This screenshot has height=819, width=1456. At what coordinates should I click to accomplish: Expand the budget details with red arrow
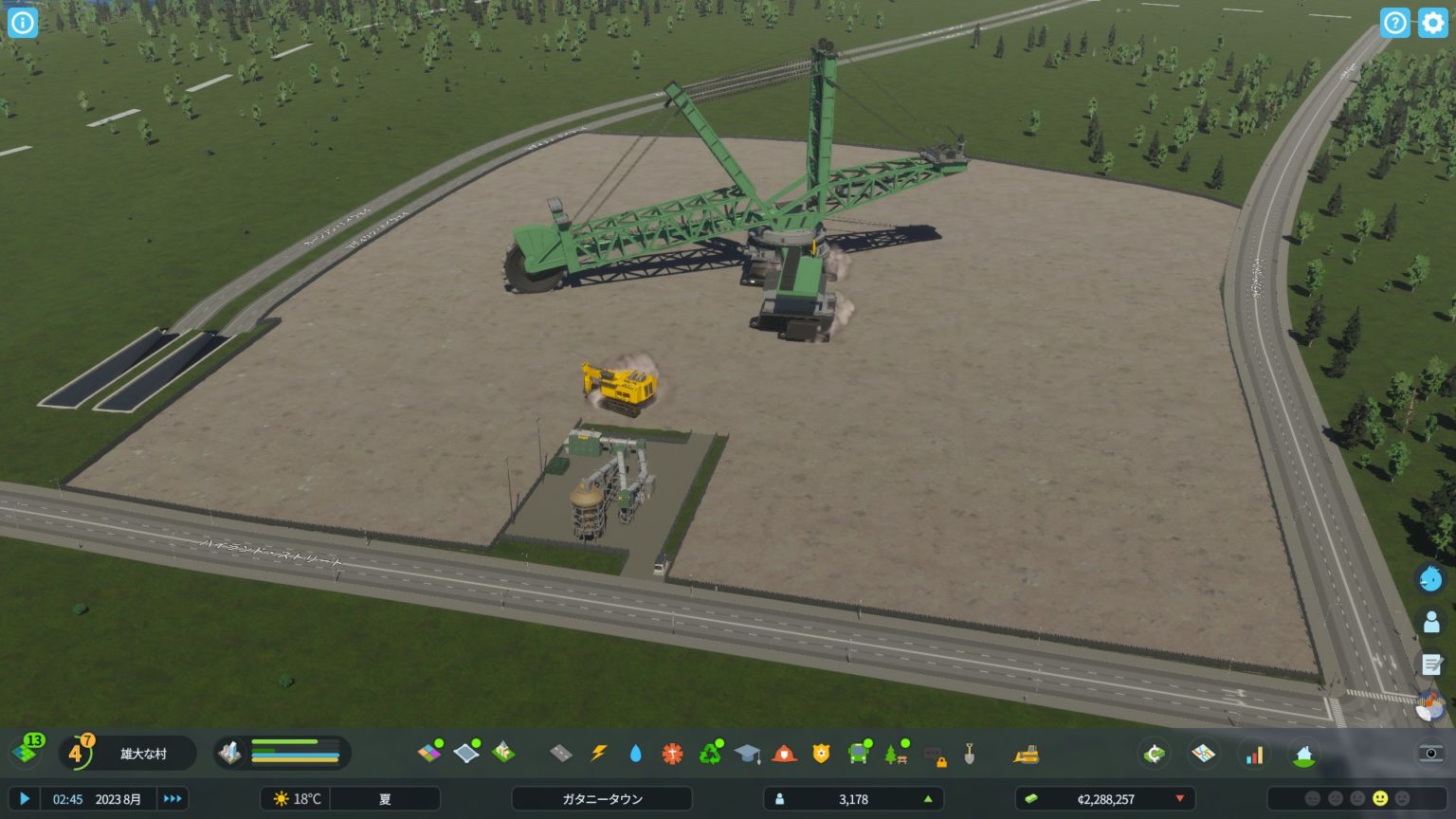click(1180, 798)
